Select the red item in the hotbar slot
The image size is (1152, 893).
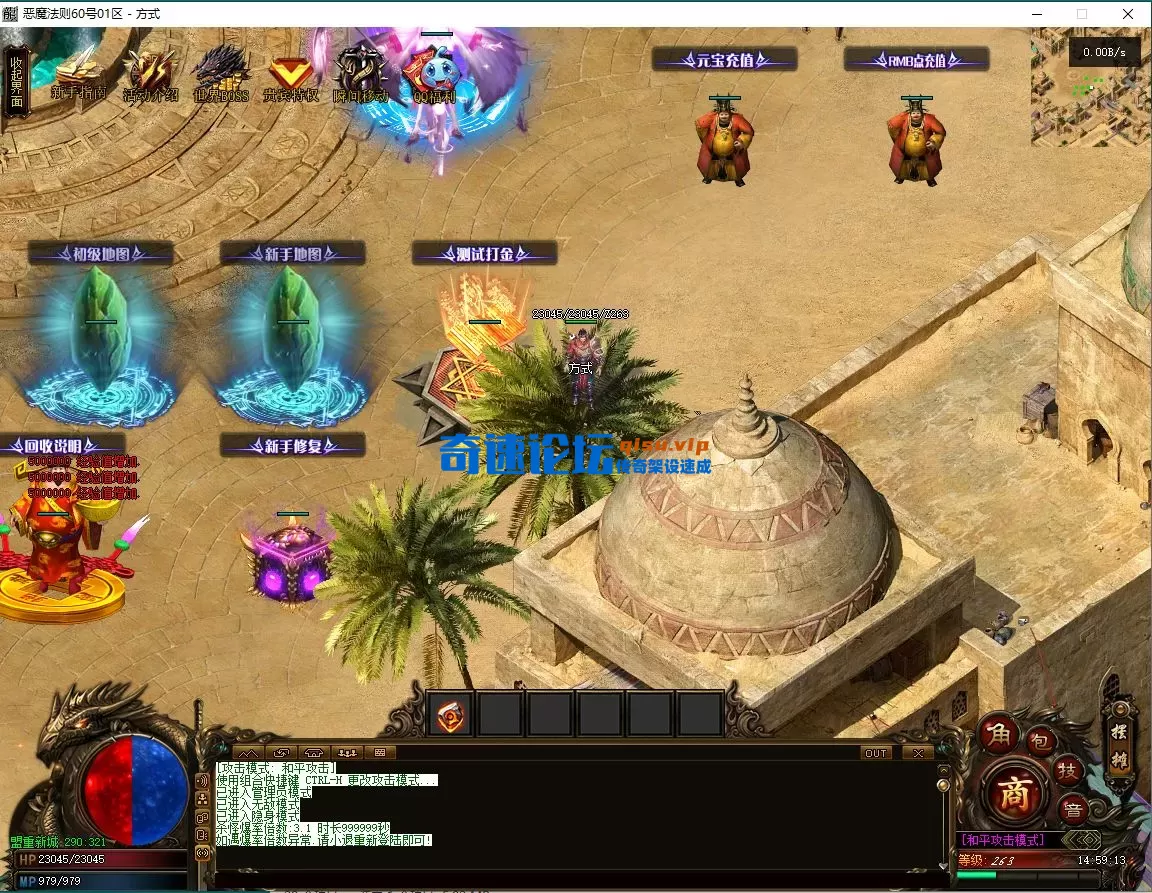tap(451, 715)
